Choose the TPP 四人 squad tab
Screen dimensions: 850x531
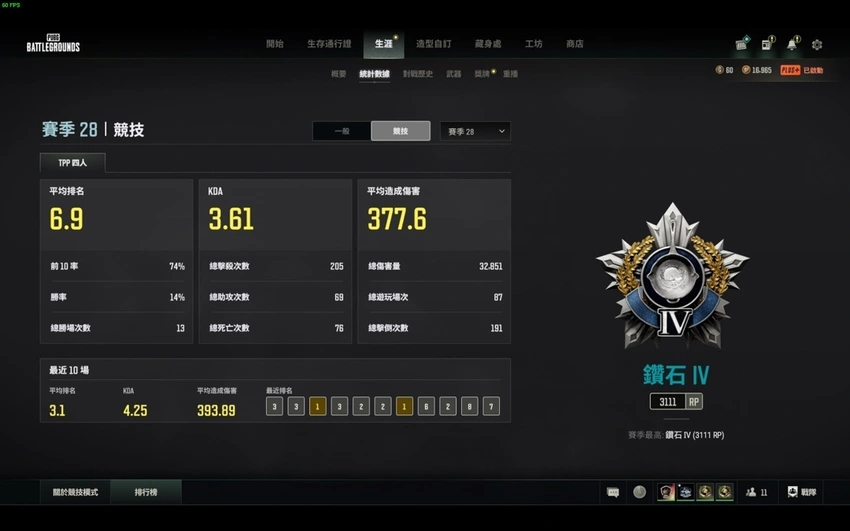pos(72,162)
